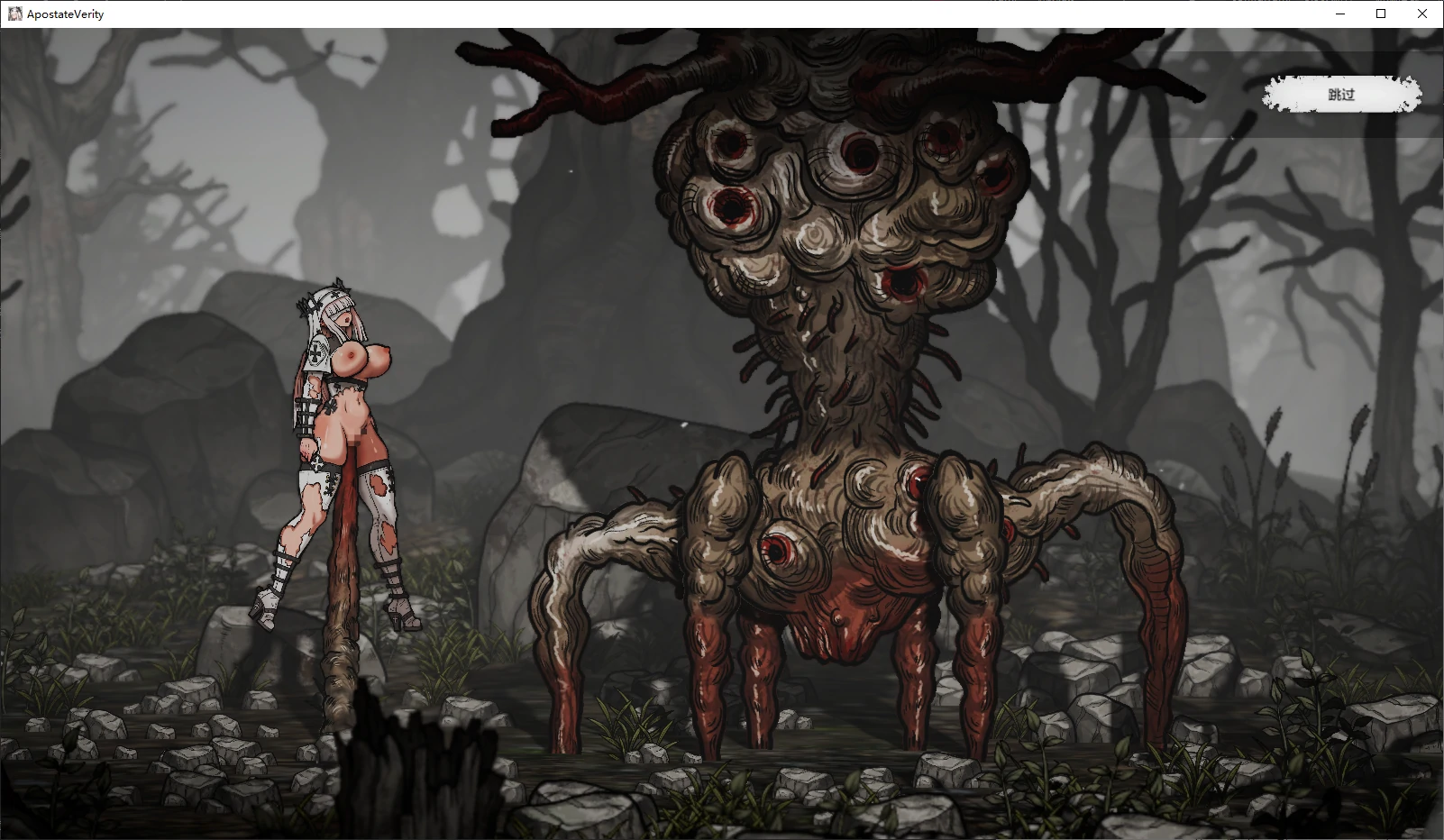Close the ApostateVerity window

1422,14
